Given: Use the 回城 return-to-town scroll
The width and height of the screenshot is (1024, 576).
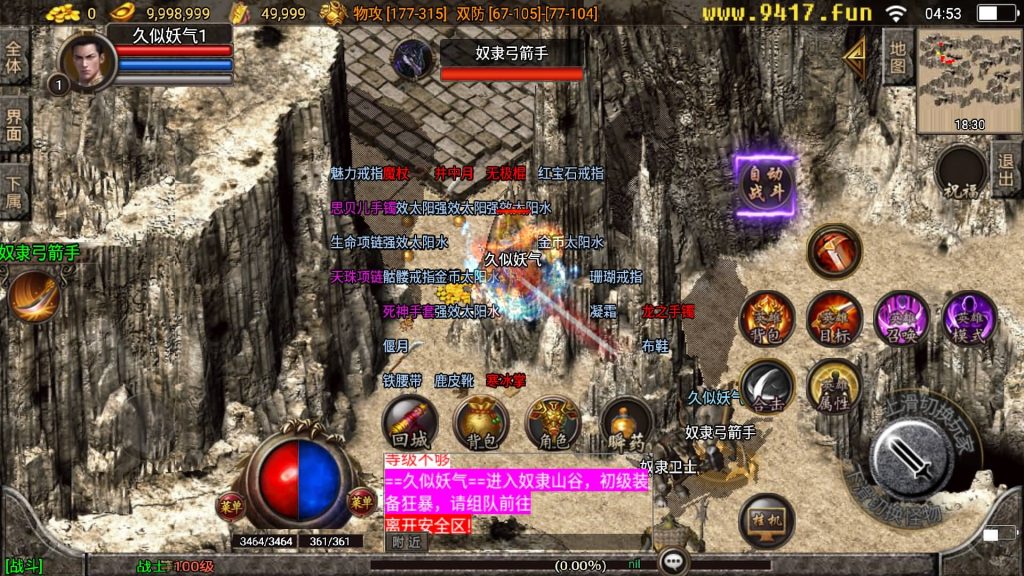Looking at the screenshot, I should pos(409,422).
